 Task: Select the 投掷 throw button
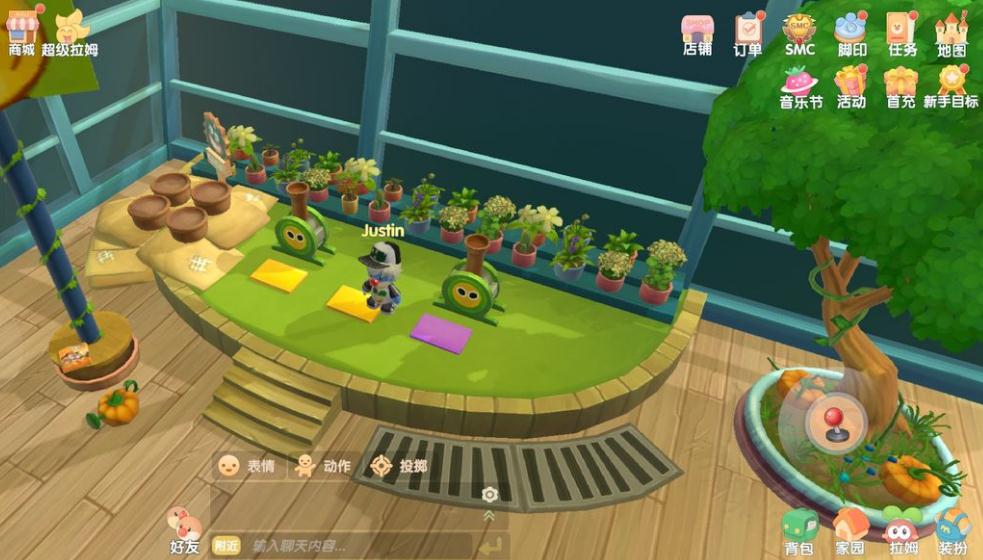click(x=398, y=466)
